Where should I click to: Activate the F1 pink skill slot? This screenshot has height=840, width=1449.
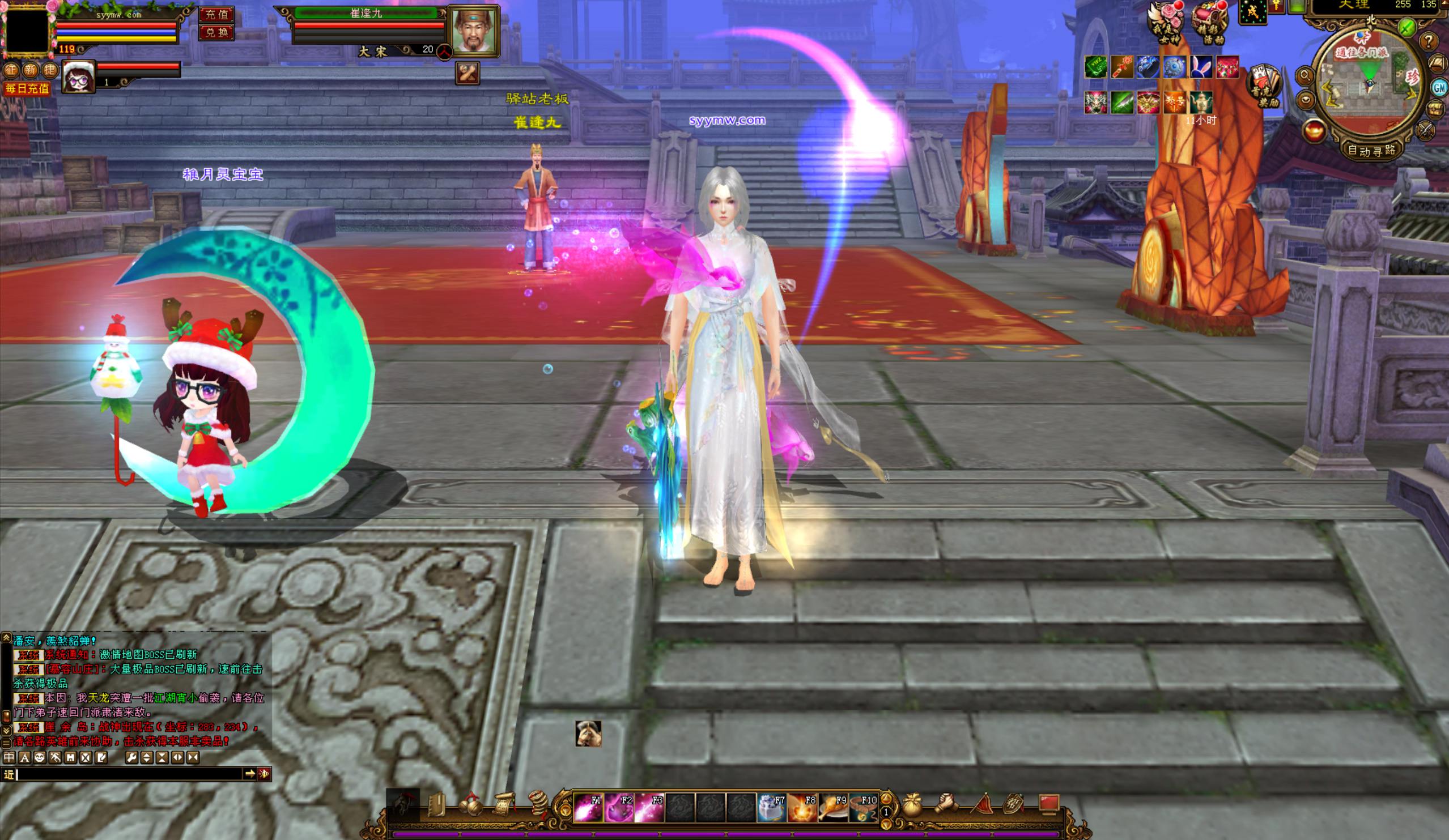[x=588, y=808]
